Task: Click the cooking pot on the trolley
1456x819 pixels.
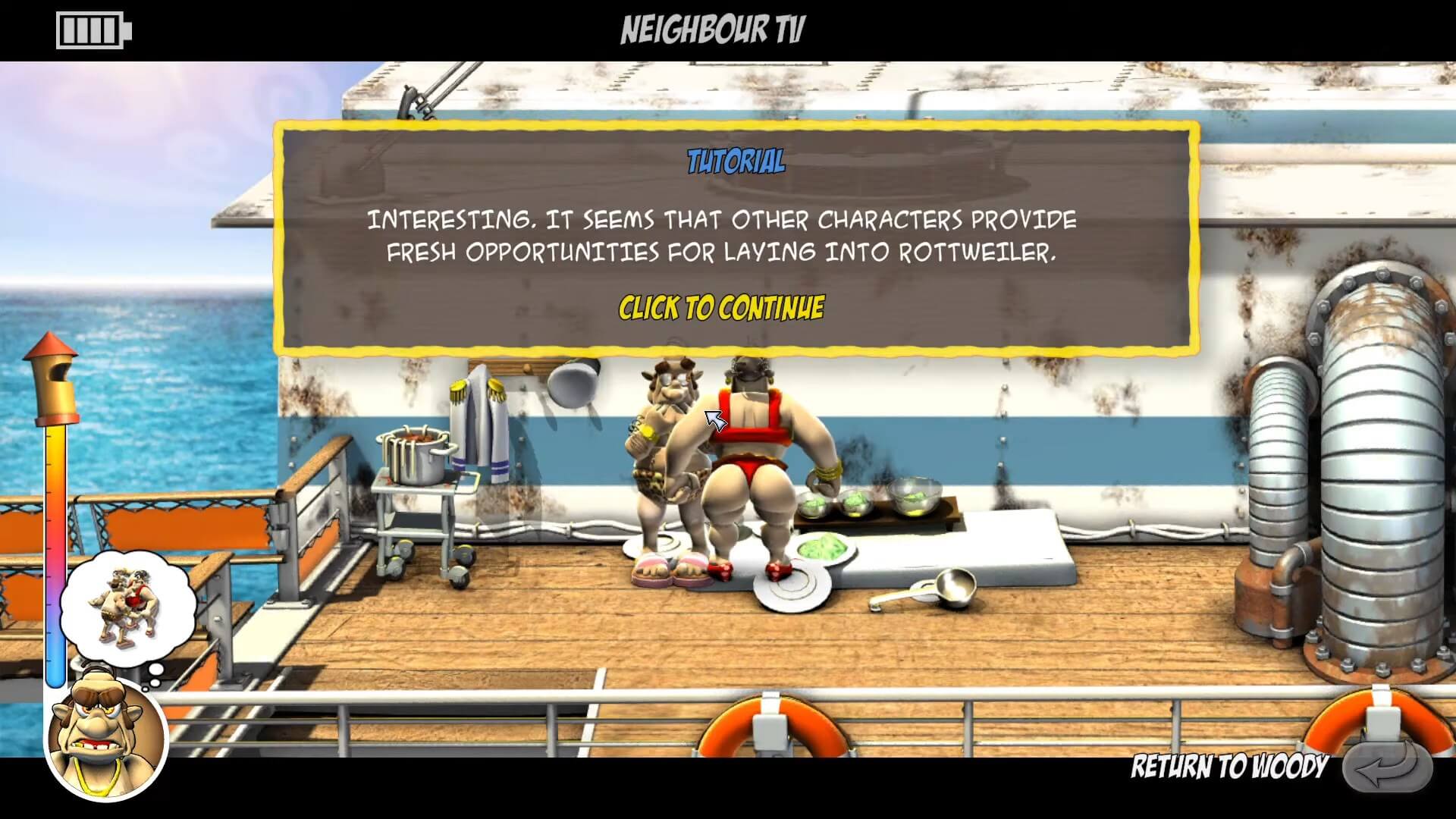Action: click(416, 455)
